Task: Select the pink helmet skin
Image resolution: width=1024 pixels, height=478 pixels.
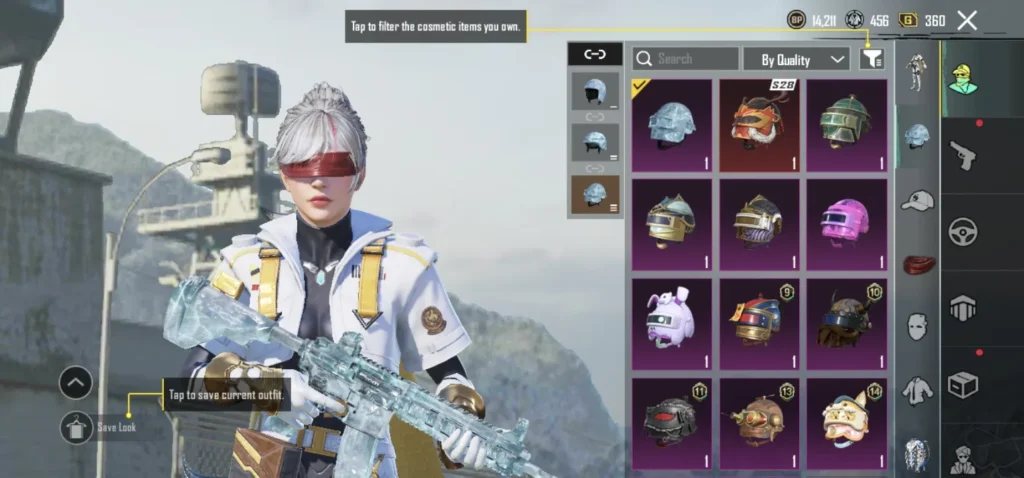Action: pyautogui.click(x=847, y=224)
